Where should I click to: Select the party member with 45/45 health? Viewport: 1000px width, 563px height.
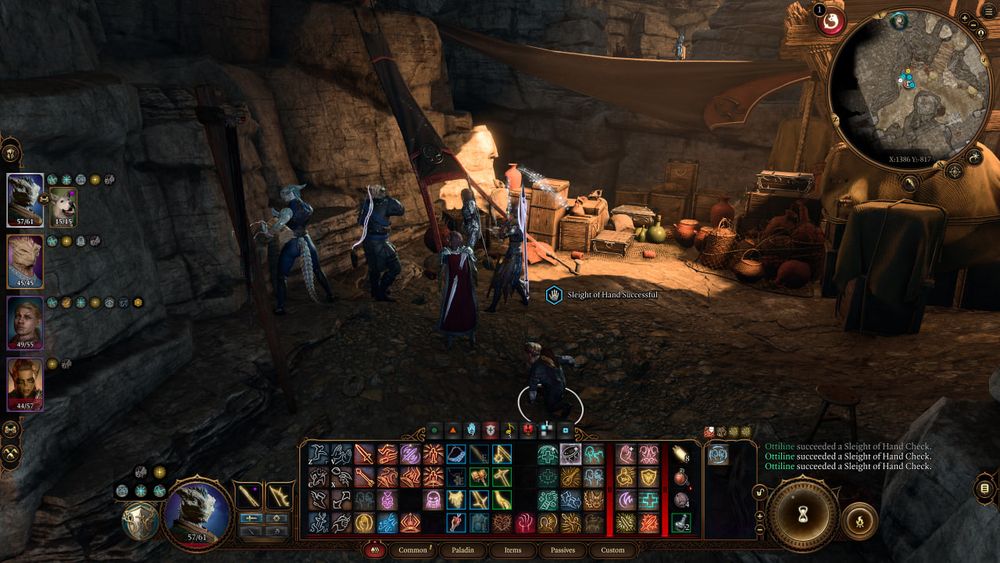click(25, 262)
